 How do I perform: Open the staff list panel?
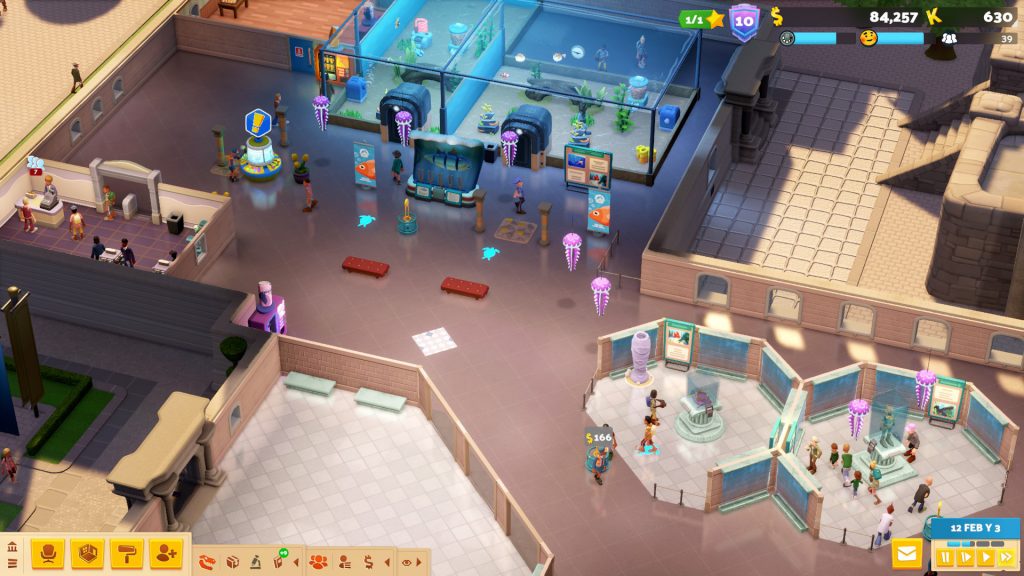pos(343,562)
